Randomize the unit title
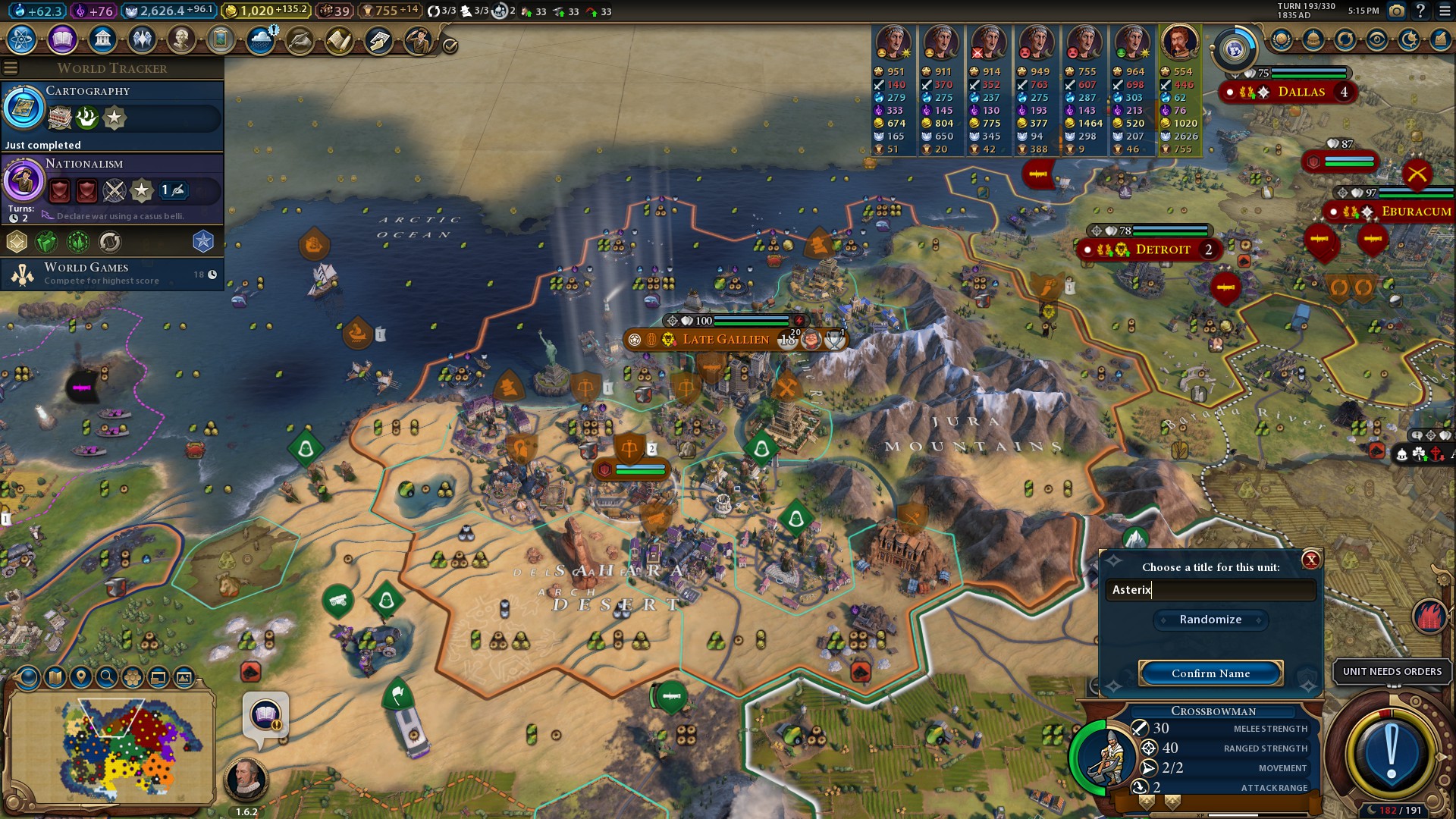The image size is (1456, 819). point(1210,620)
